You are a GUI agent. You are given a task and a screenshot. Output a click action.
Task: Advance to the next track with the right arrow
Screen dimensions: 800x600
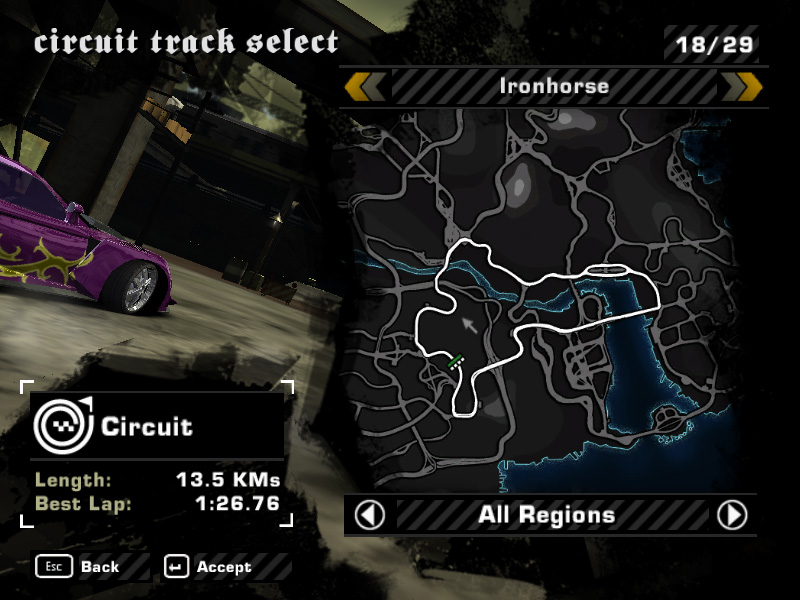(x=742, y=87)
